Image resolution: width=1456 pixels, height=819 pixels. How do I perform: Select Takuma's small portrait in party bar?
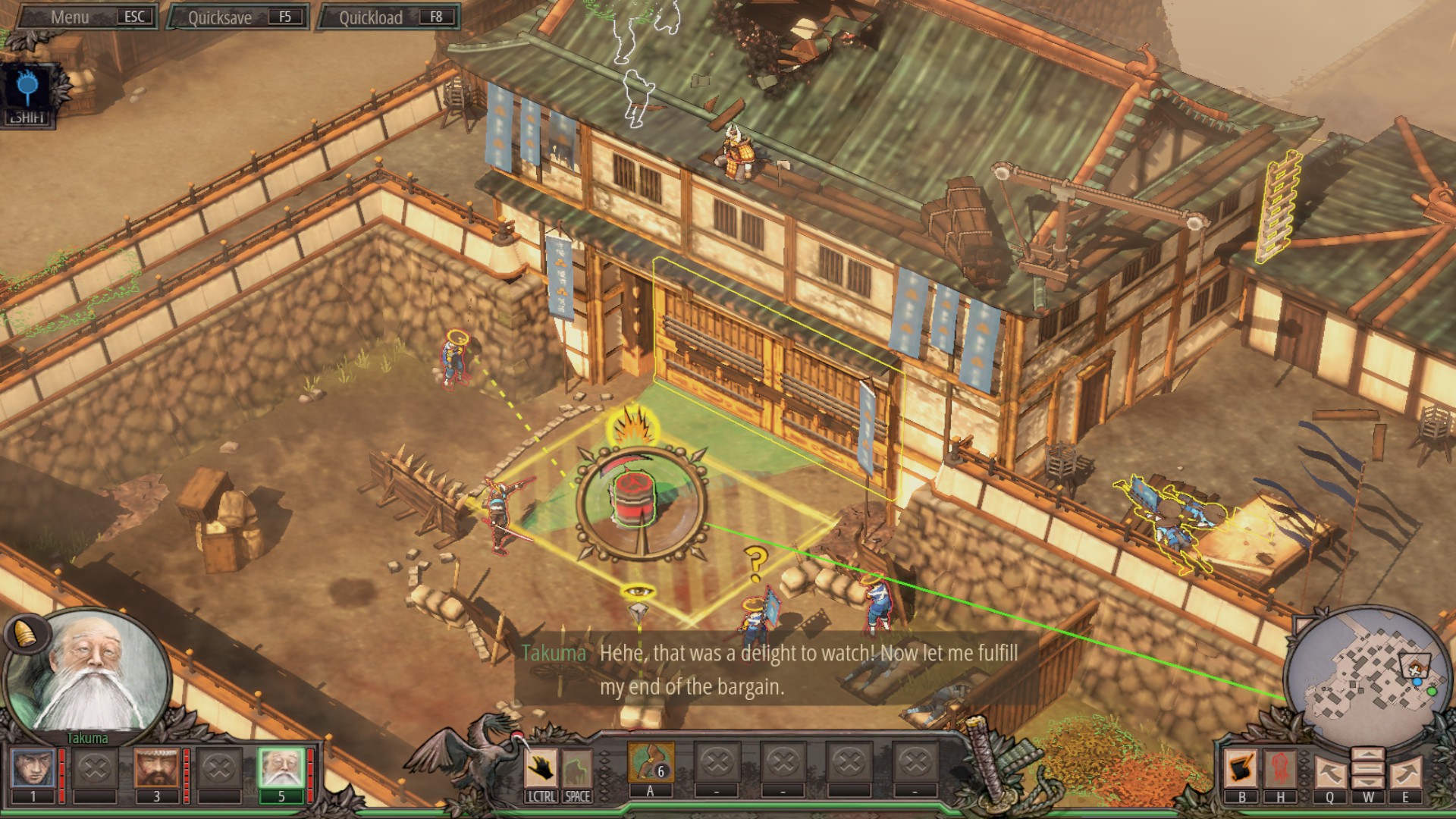281,767
